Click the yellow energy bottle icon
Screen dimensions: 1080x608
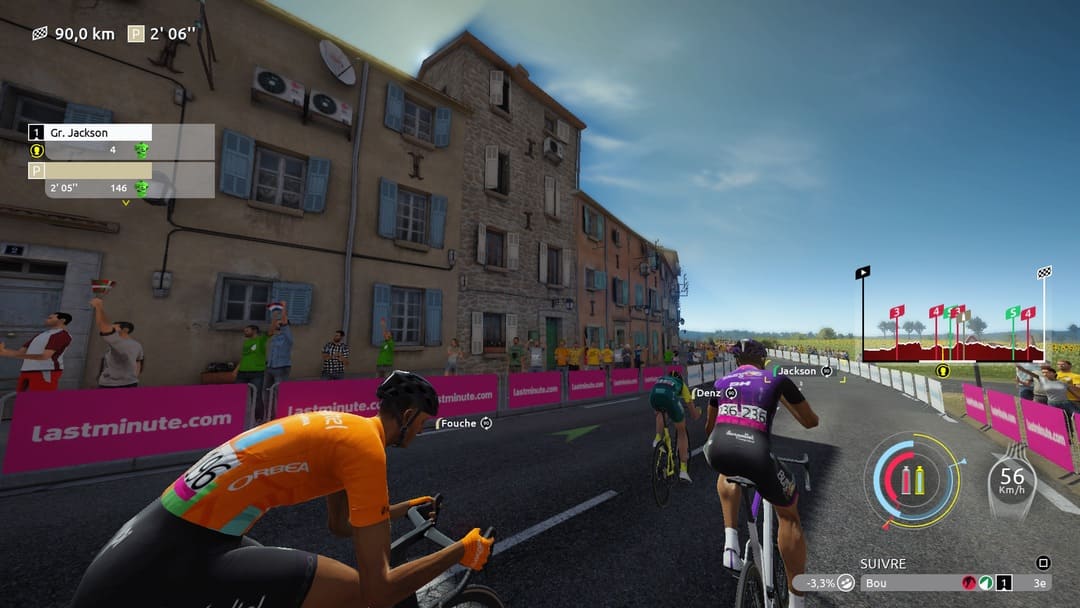[x=920, y=480]
